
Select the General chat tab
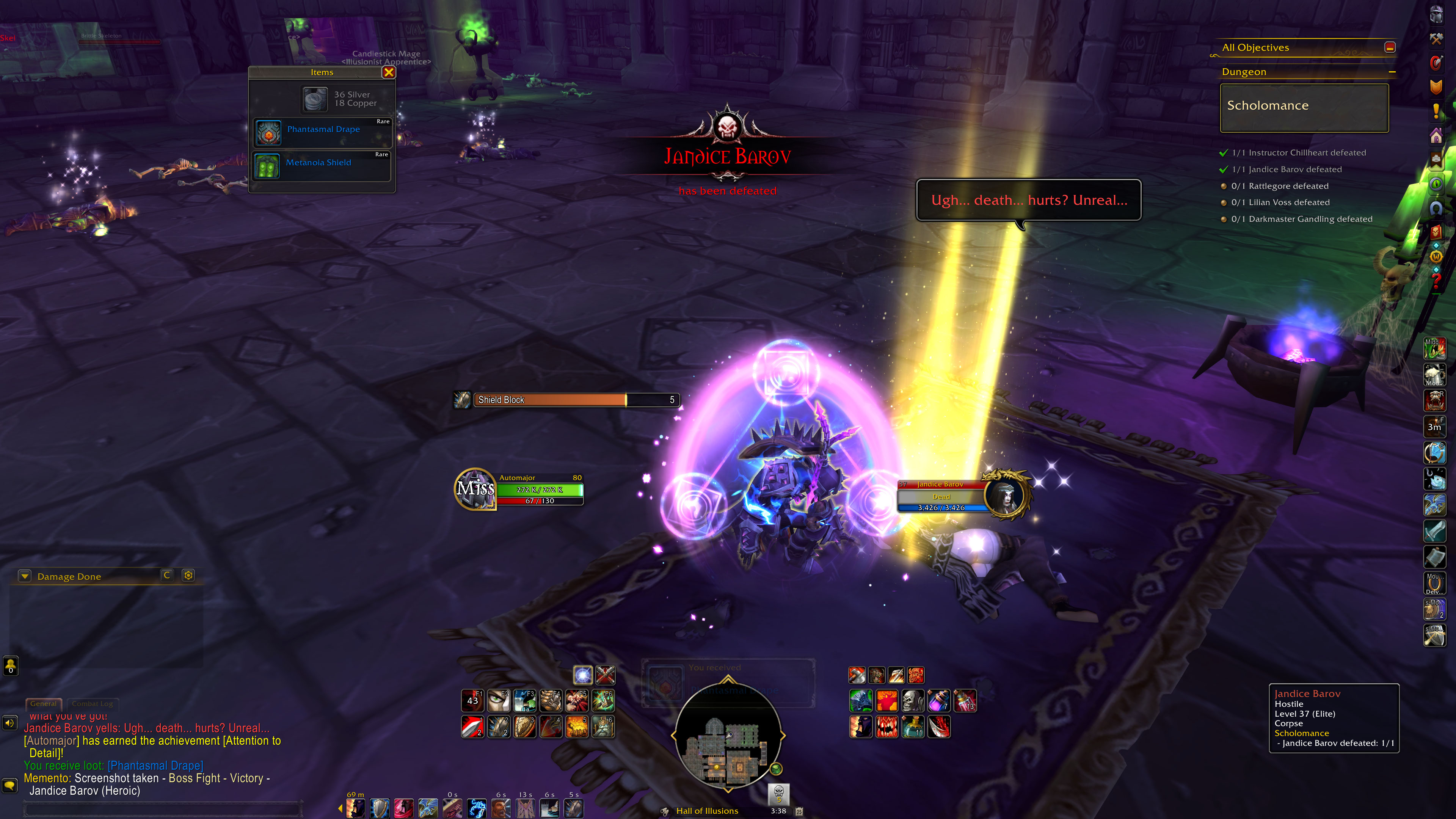[x=43, y=704]
